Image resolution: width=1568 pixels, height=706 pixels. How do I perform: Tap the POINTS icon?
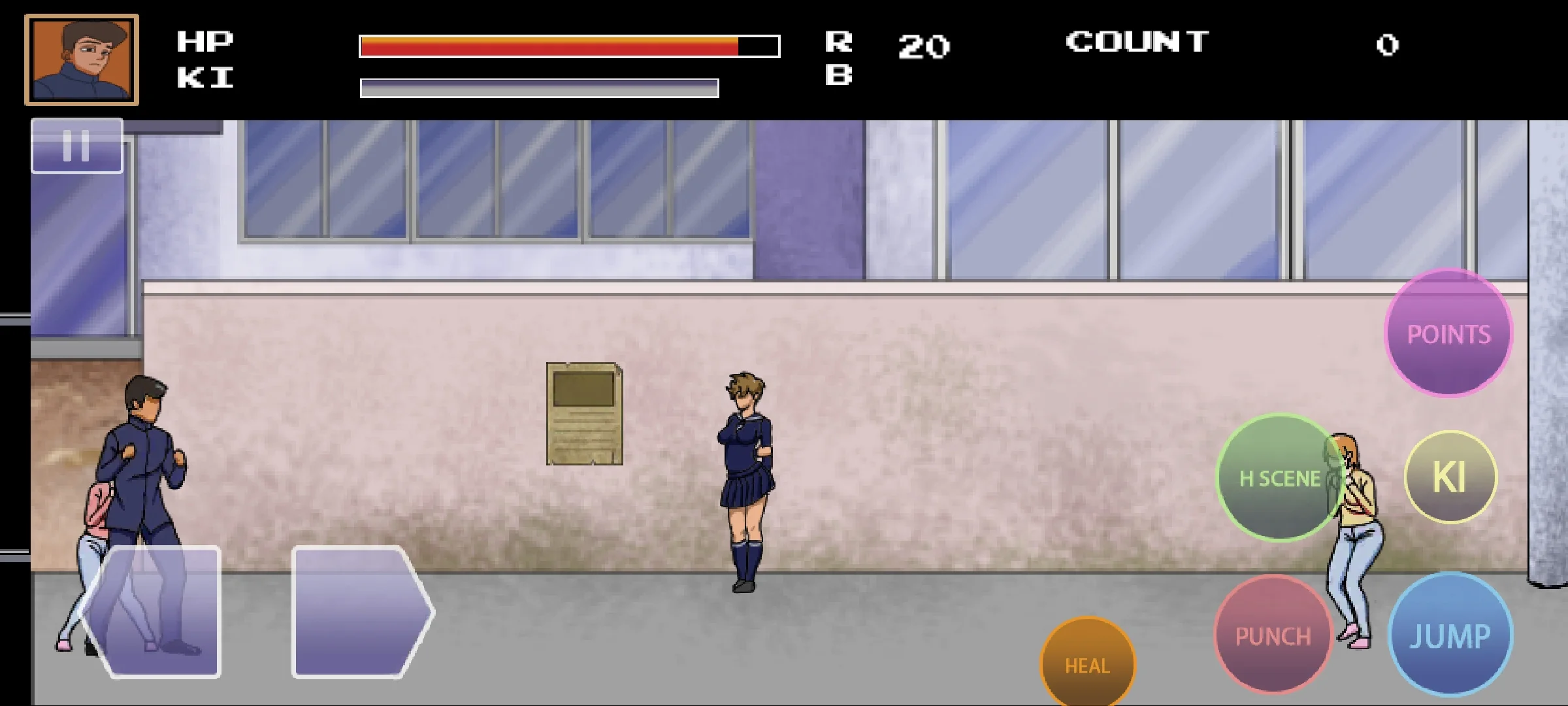[x=1448, y=333]
